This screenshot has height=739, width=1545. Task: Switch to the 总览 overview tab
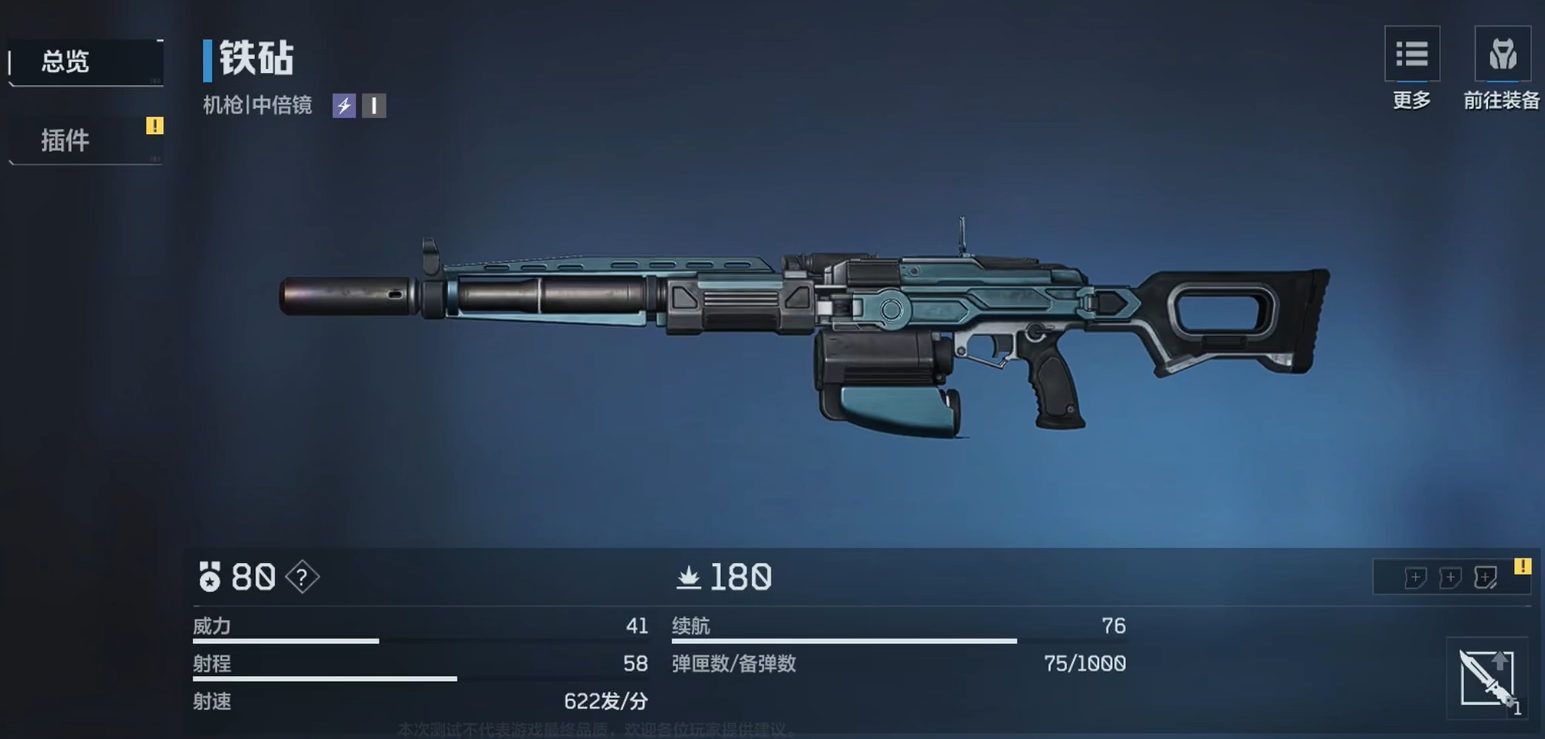pos(84,62)
